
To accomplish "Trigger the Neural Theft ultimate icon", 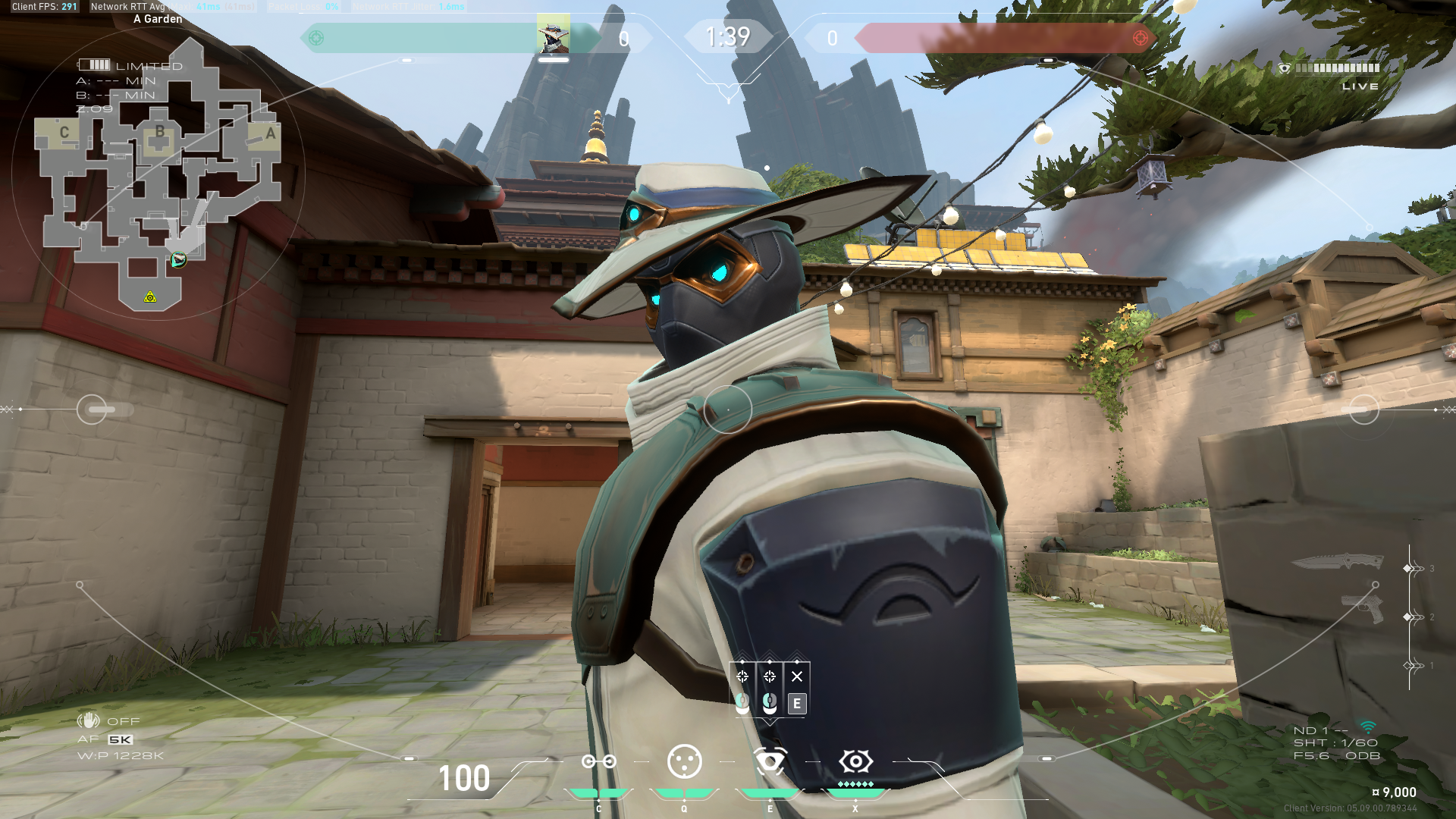I will tap(855, 761).
